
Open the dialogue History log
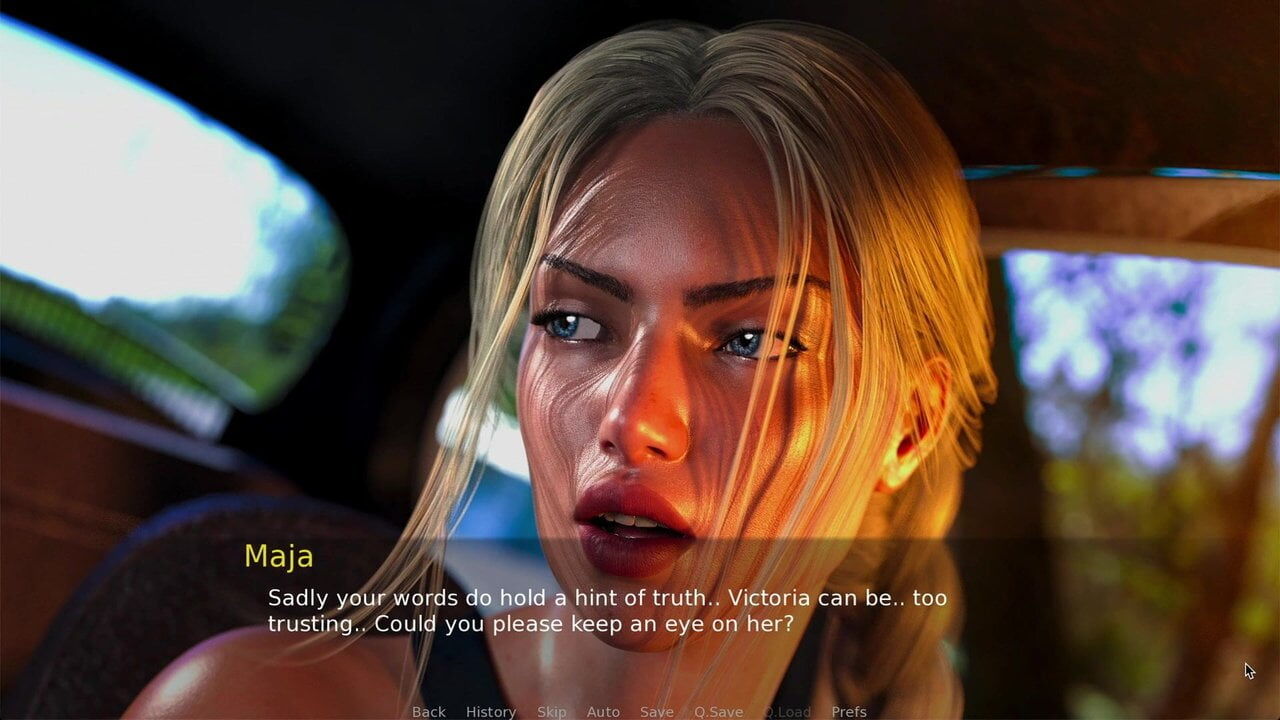tap(491, 712)
